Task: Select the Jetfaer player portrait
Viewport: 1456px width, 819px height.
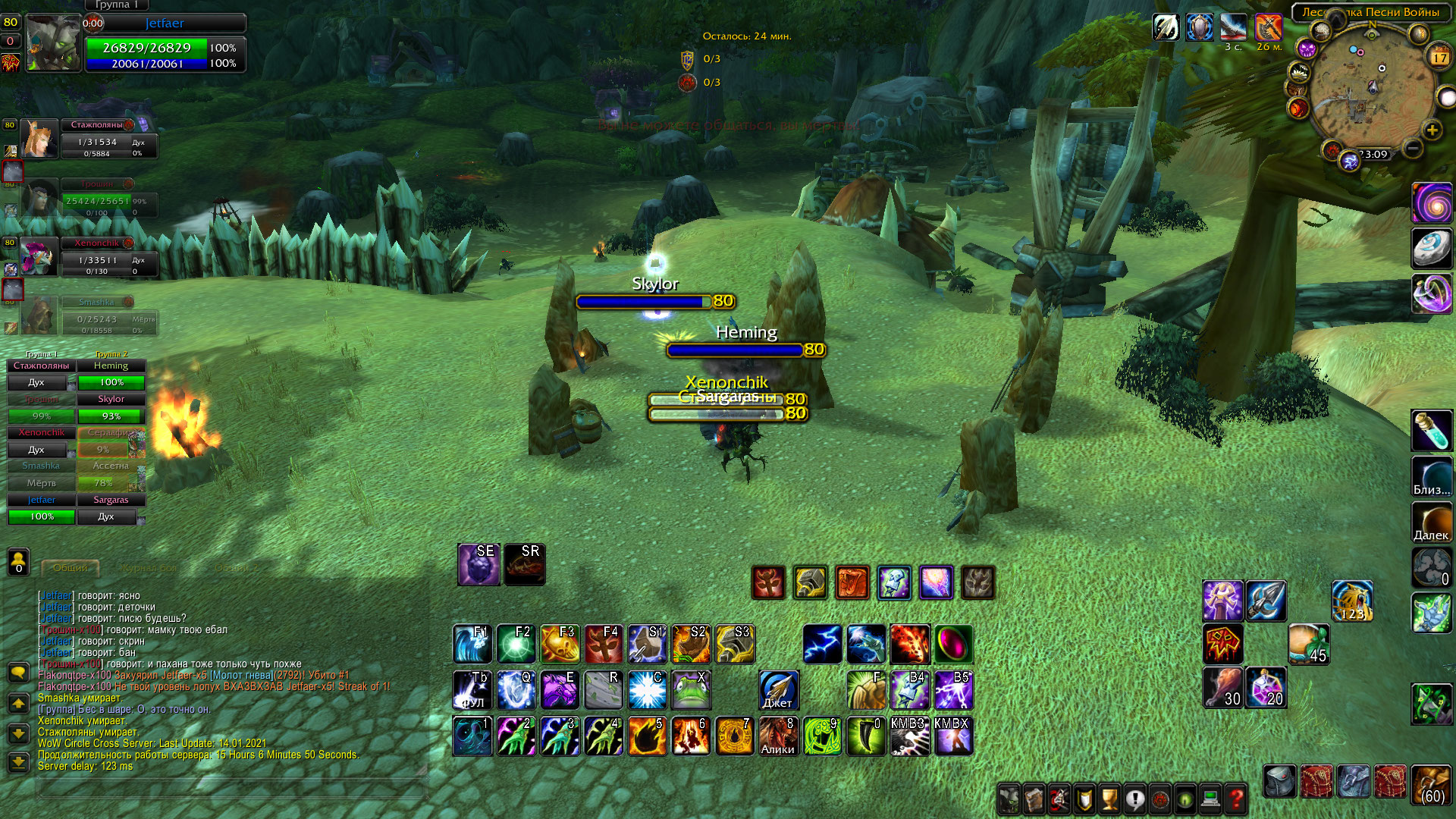Action: [x=53, y=44]
